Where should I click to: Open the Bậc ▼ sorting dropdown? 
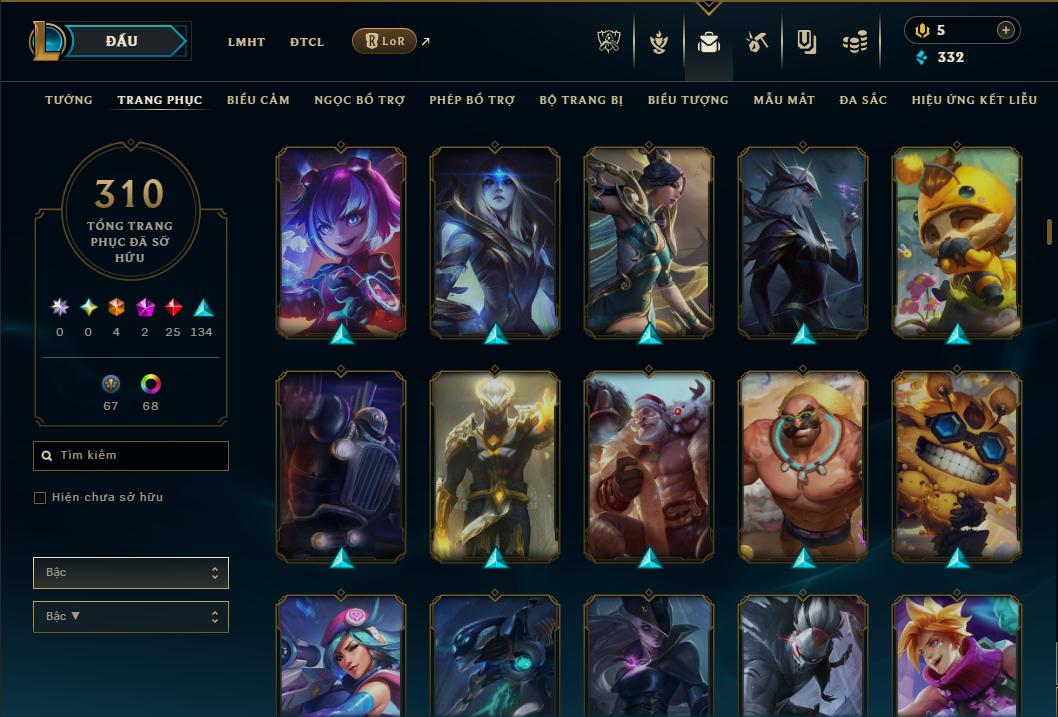coord(131,617)
